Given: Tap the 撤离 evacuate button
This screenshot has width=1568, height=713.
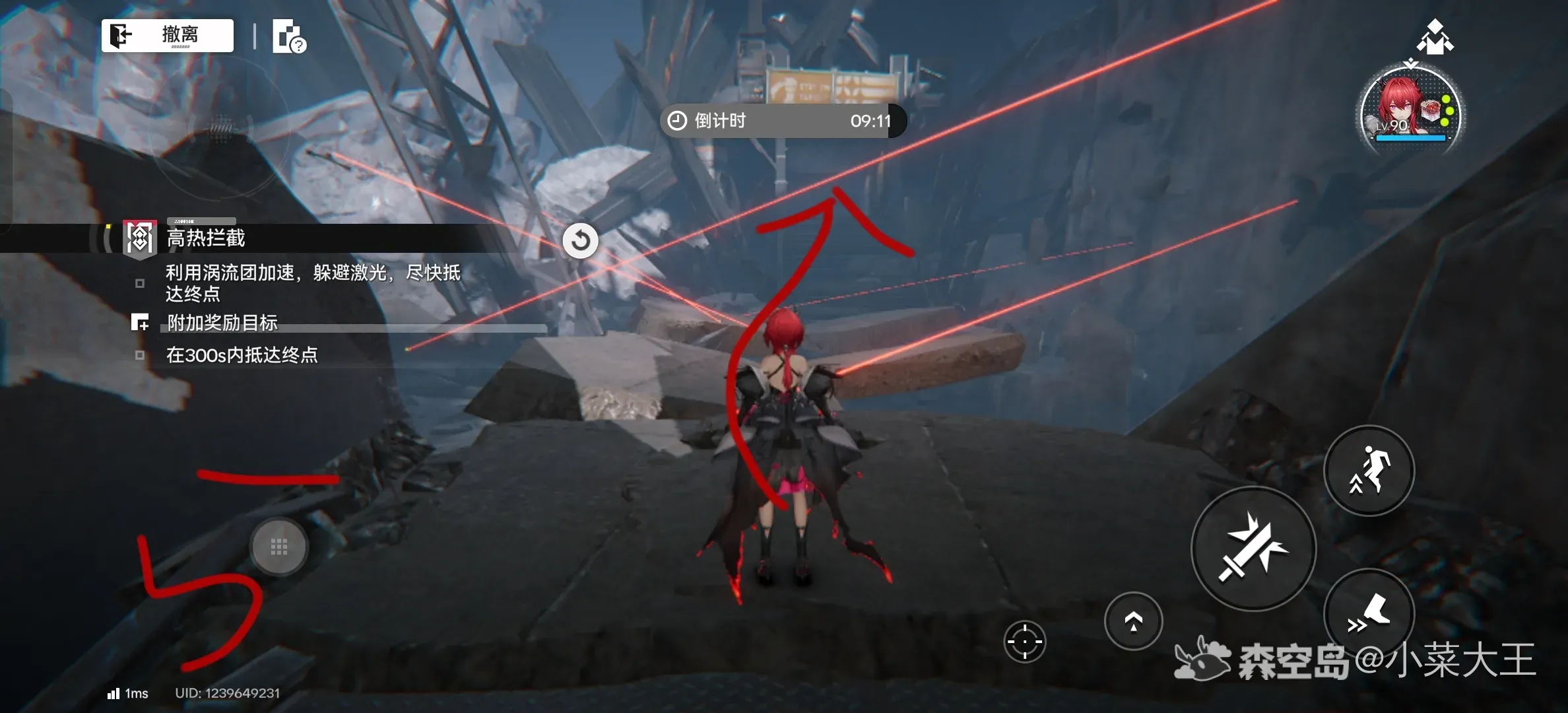Looking at the screenshot, I should click(168, 35).
